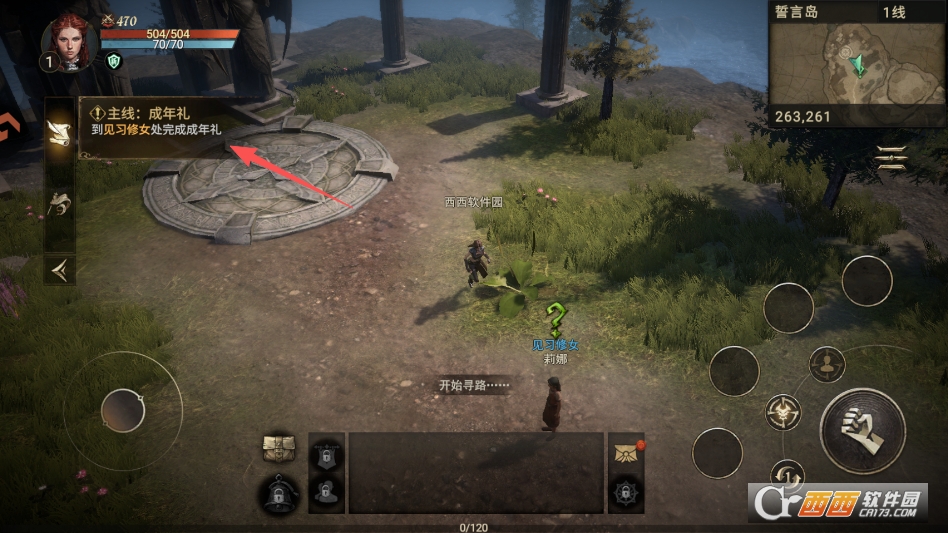Tap the green shield buff icon
948x533 pixels.
[114, 61]
